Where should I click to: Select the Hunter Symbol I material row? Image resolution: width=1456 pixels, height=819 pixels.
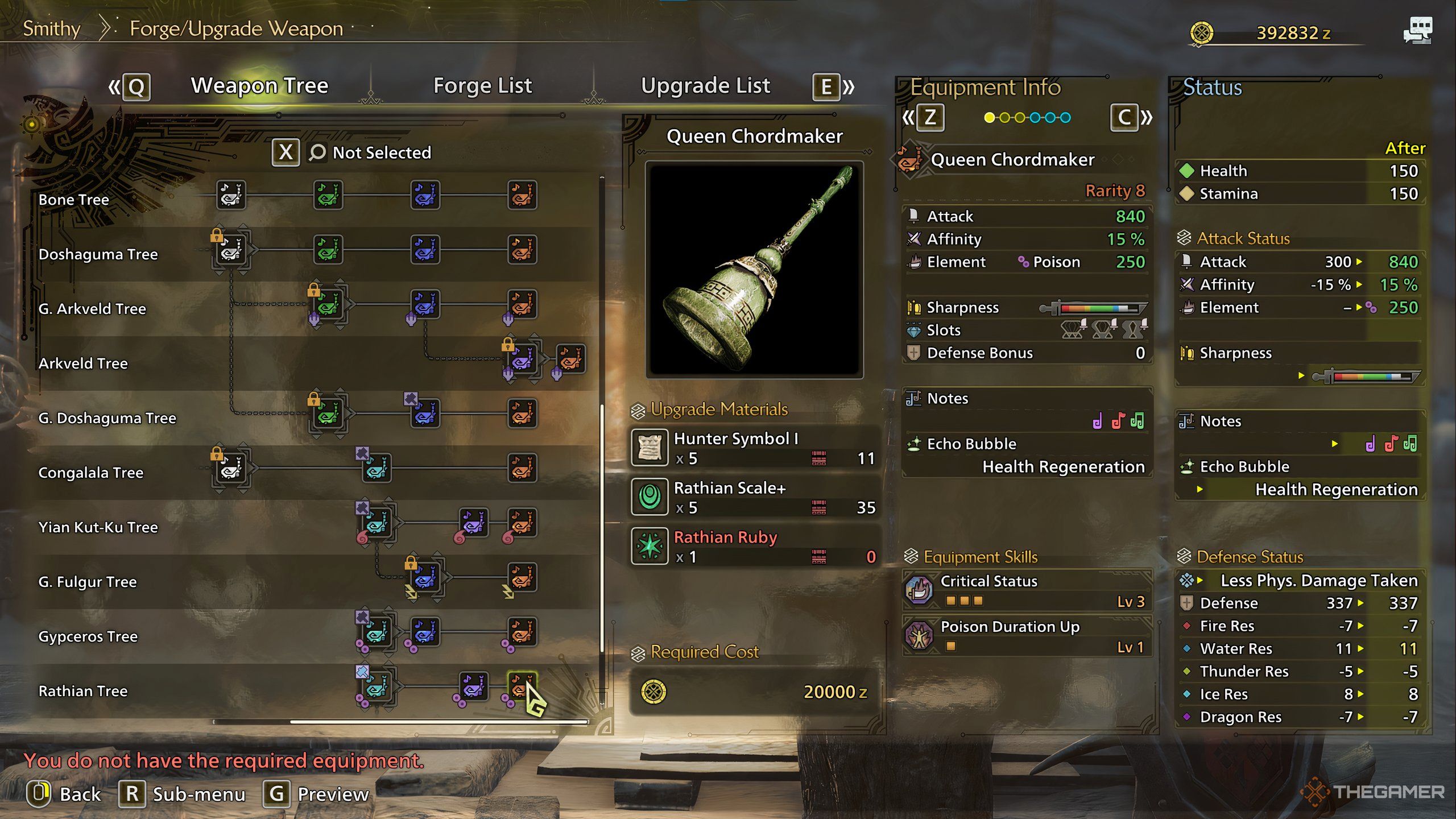754,448
